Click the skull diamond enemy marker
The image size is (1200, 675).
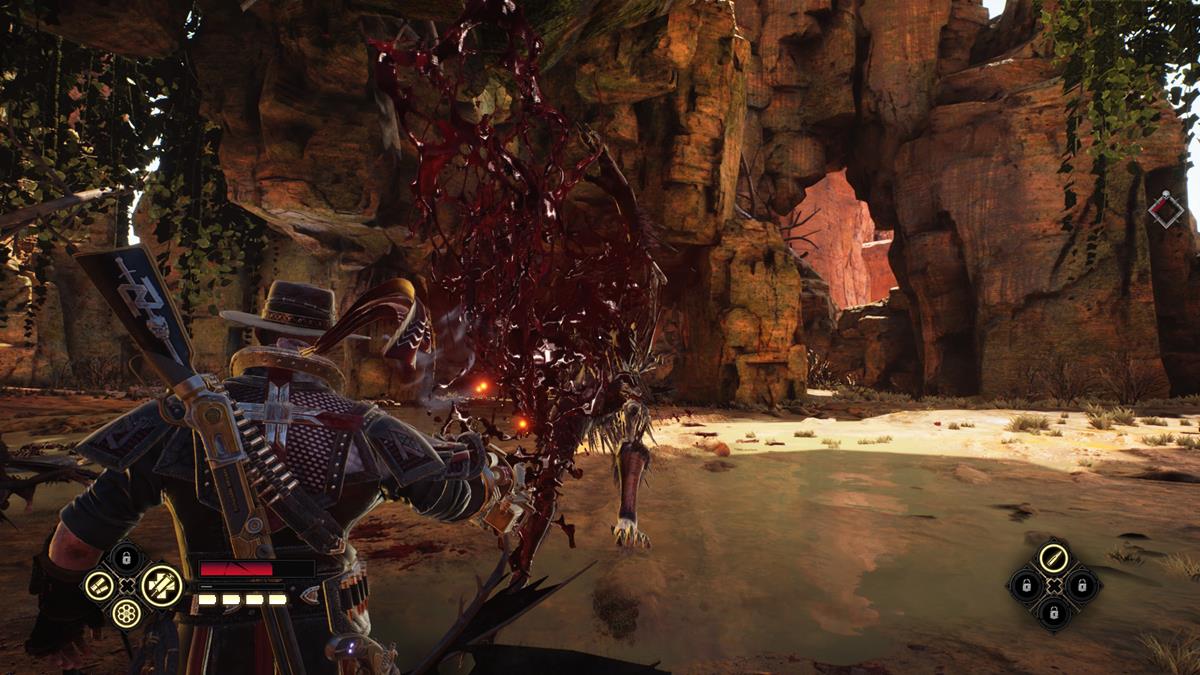(x=1165, y=209)
